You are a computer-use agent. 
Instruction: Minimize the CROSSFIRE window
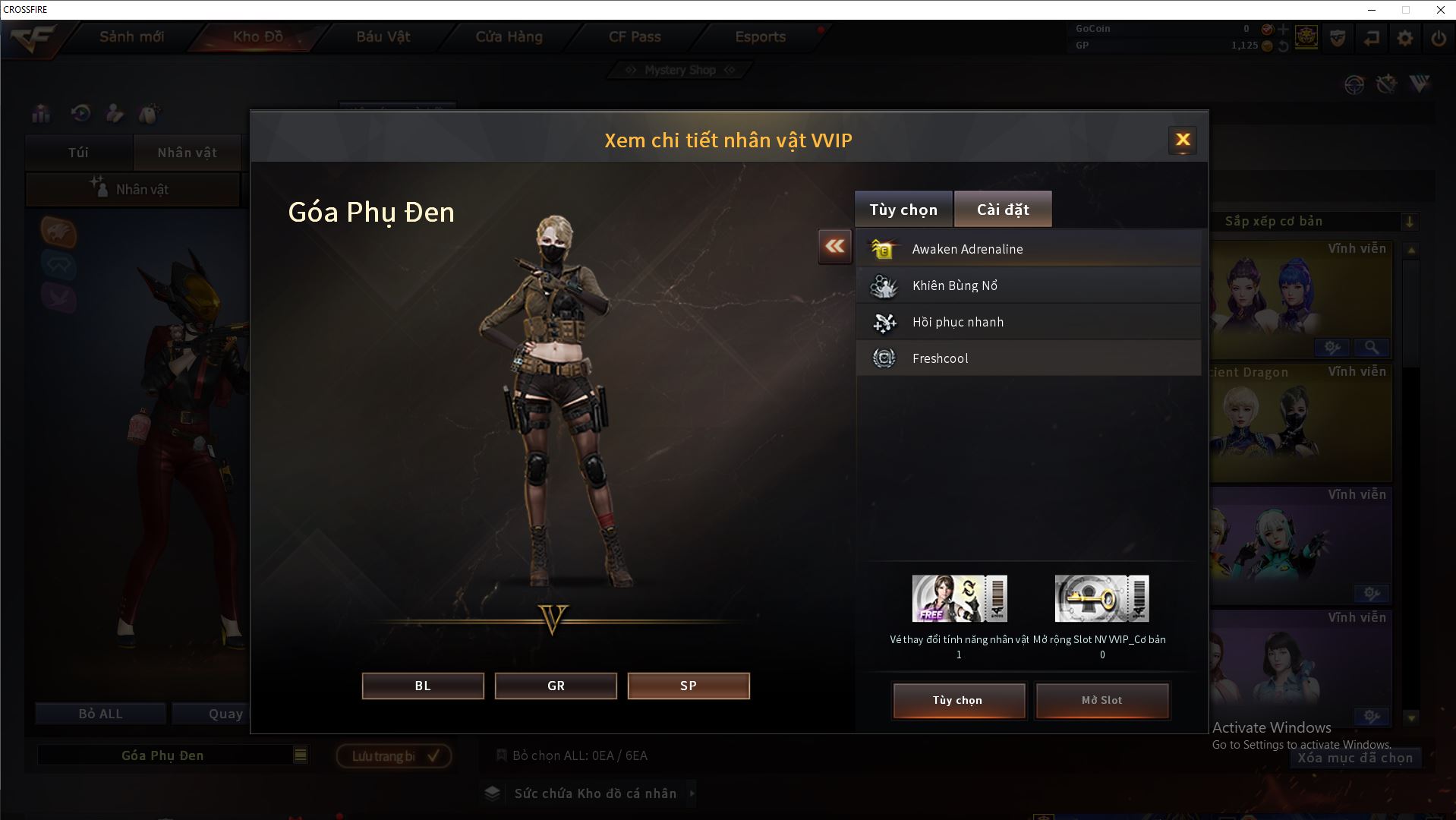point(1372,10)
